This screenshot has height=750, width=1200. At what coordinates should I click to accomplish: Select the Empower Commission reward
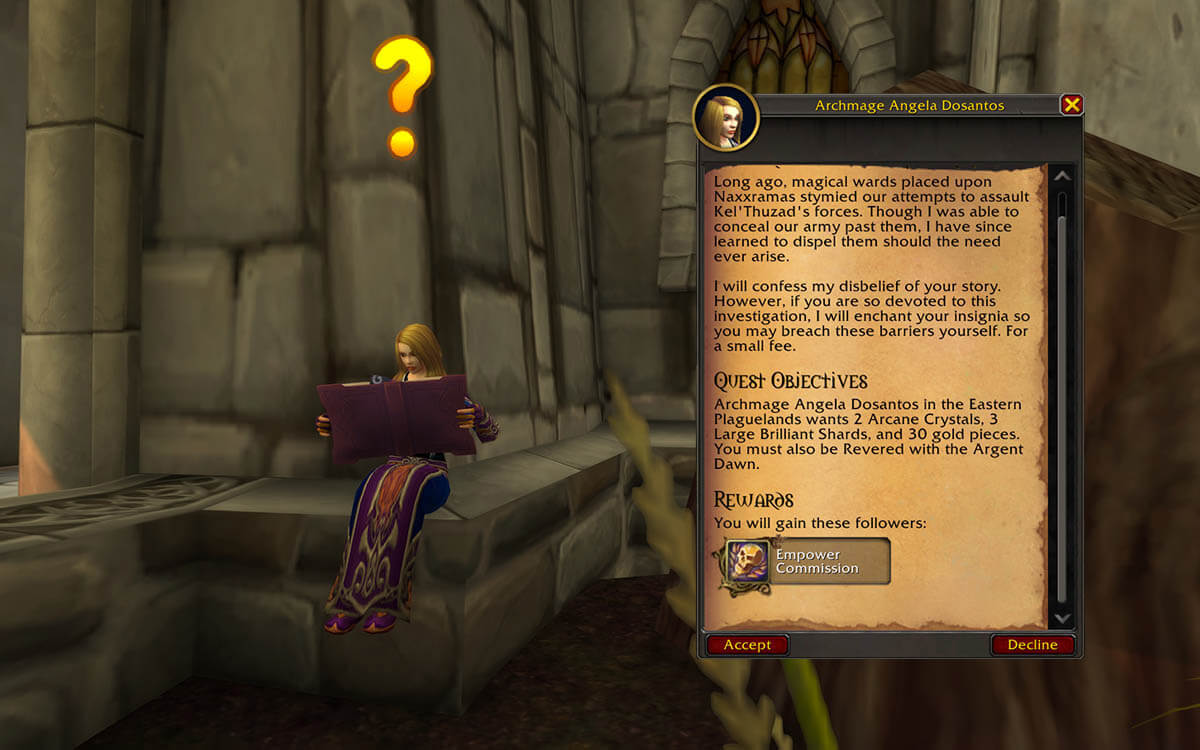click(808, 562)
